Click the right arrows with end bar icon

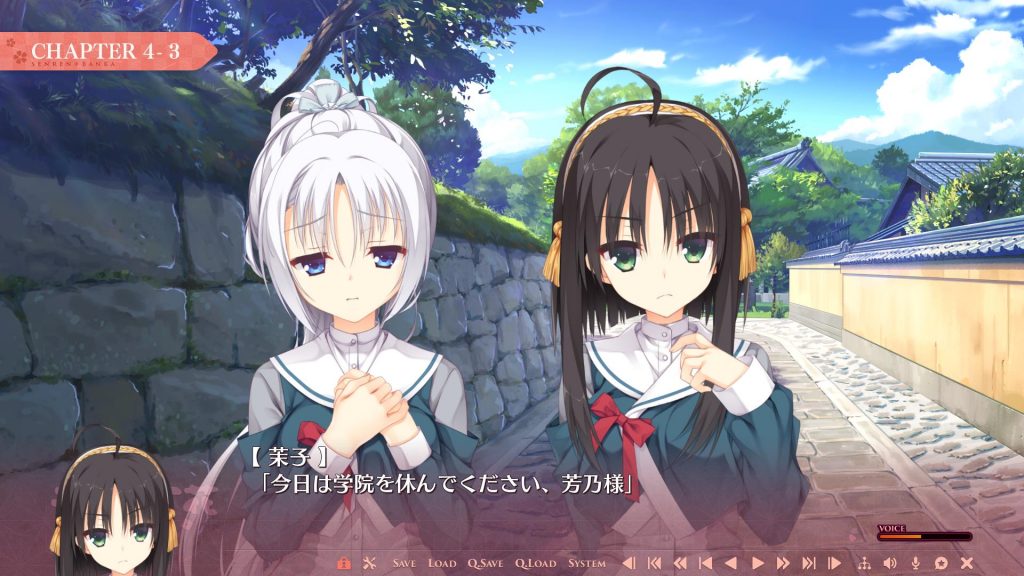tap(808, 563)
